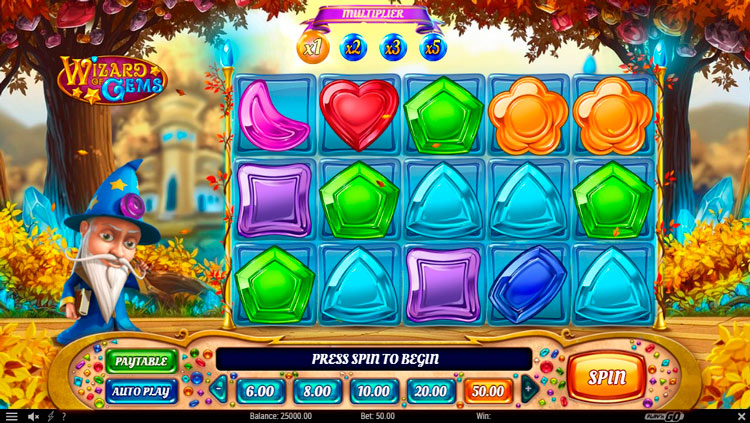Select the 50.00 bet amount
Screen dimensions: 750x423
point(489,389)
